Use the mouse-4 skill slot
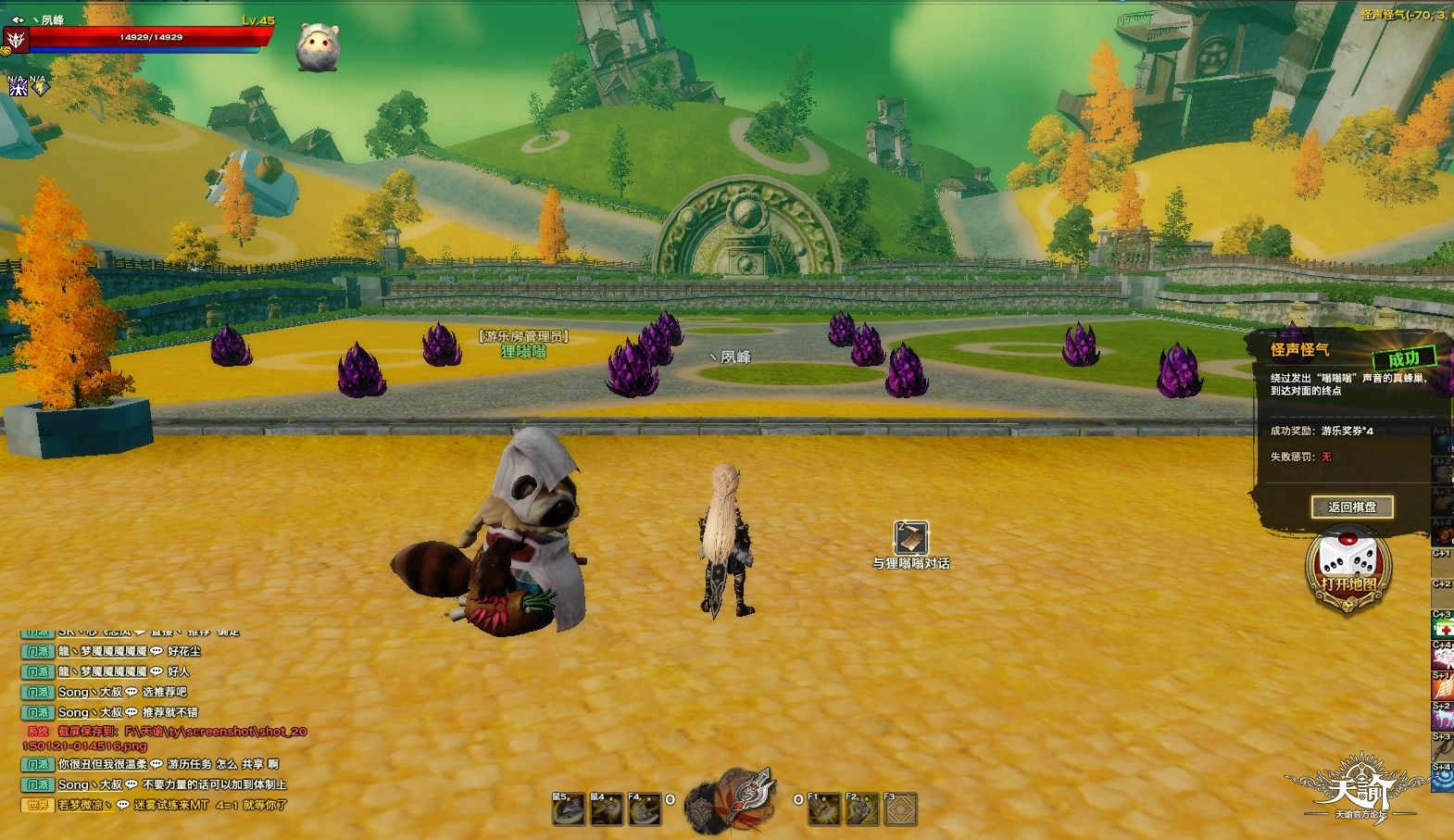The height and width of the screenshot is (840, 1454). click(607, 809)
